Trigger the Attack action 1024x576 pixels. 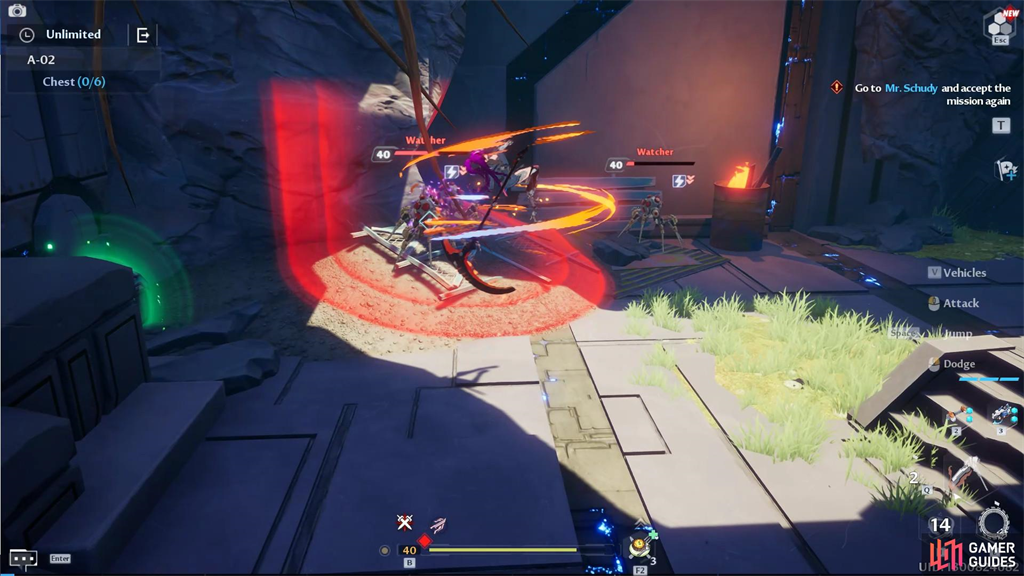pyautogui.click(x=960, y=303)
